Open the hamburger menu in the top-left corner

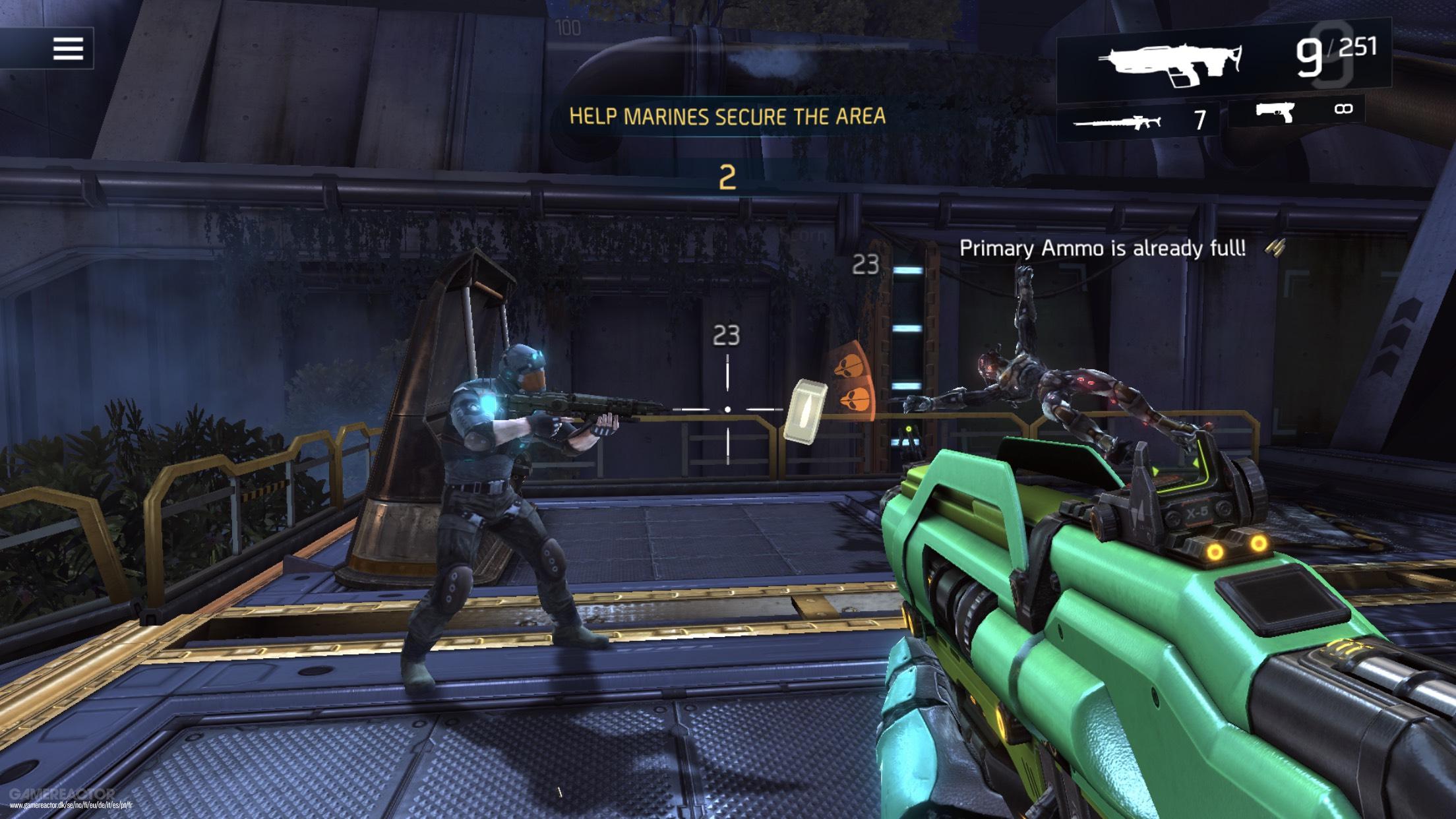[x=68, y=48]
